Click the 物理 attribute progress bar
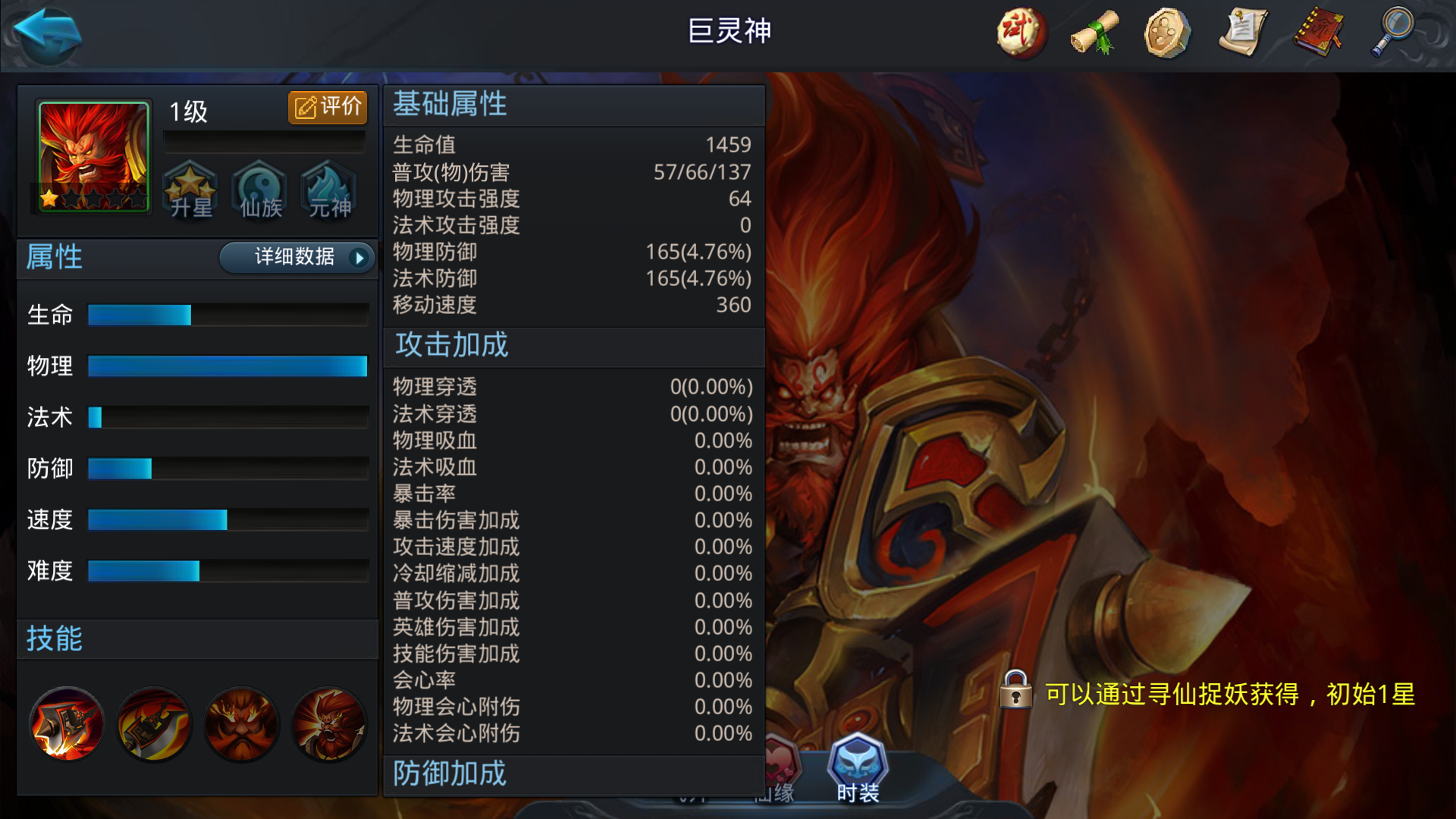 click(227, 366)
